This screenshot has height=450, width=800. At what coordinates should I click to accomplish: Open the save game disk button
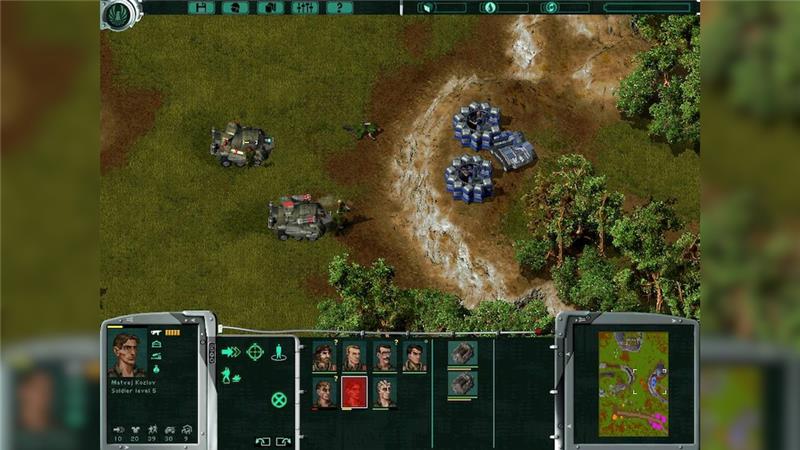[201, 7]
